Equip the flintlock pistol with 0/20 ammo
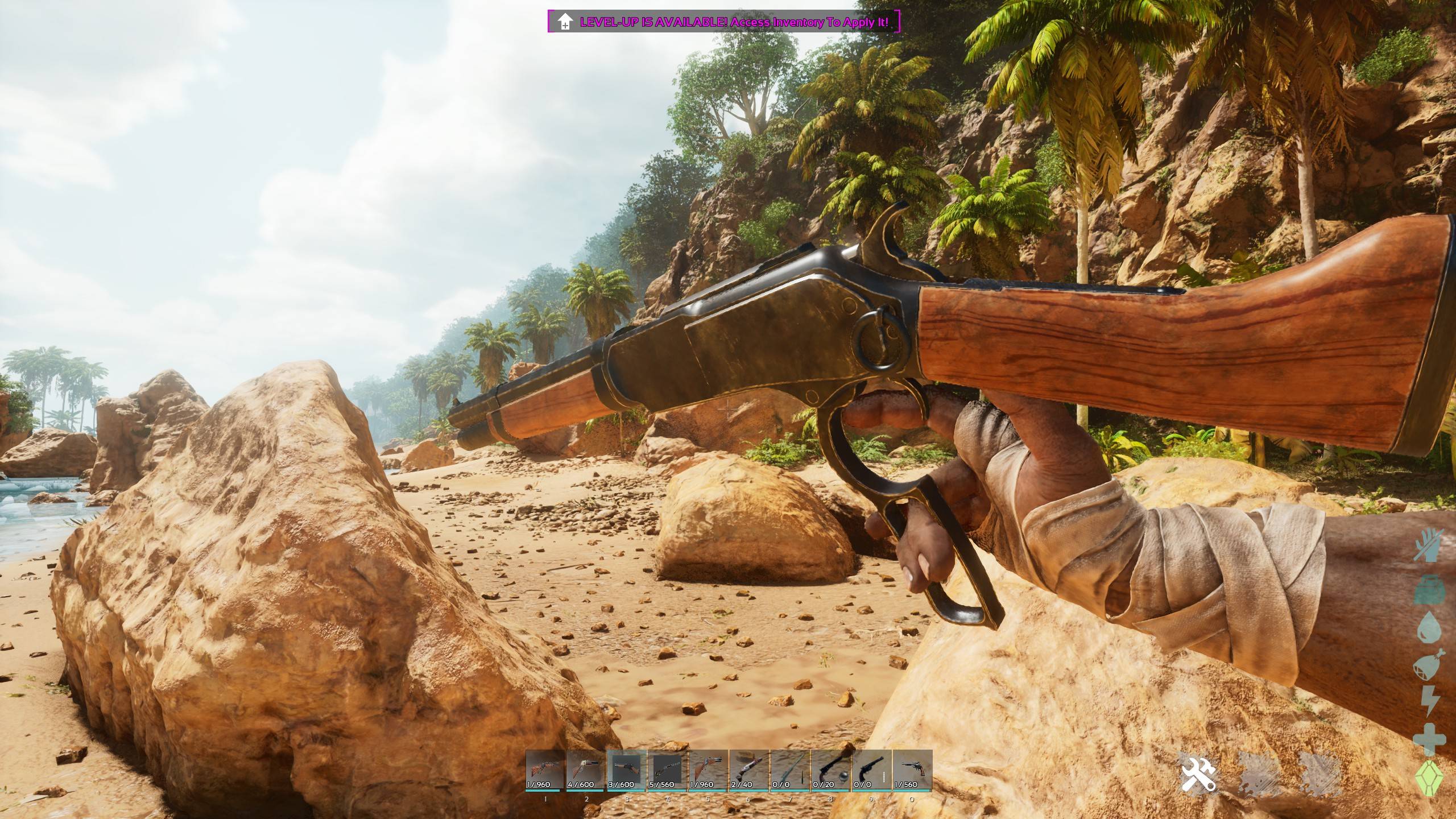Image resolution: width=1456 pixels, height=819 pixels. pyautogui.click(x=831, y=770)
